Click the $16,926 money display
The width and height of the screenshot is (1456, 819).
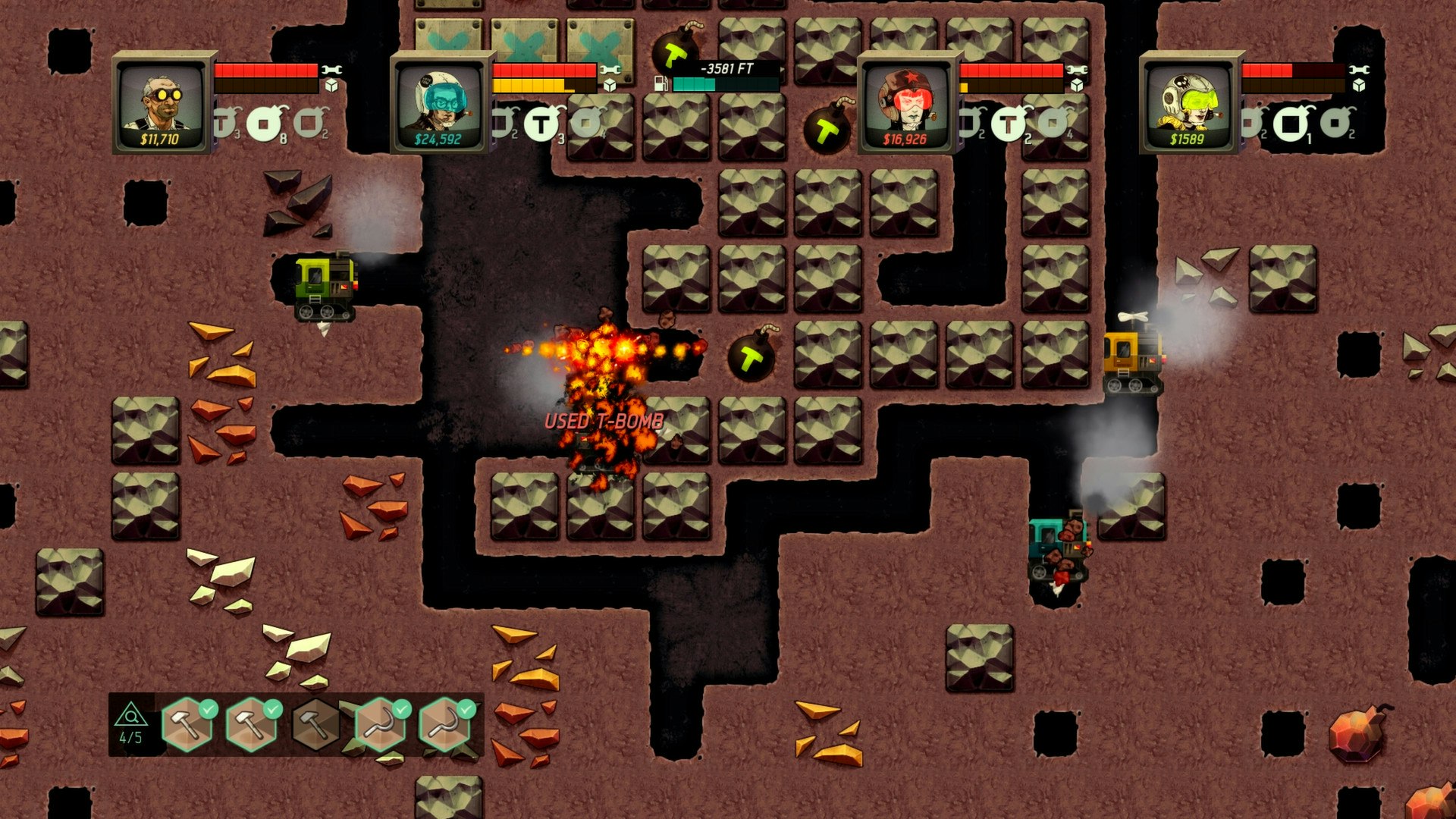point(905,139)
